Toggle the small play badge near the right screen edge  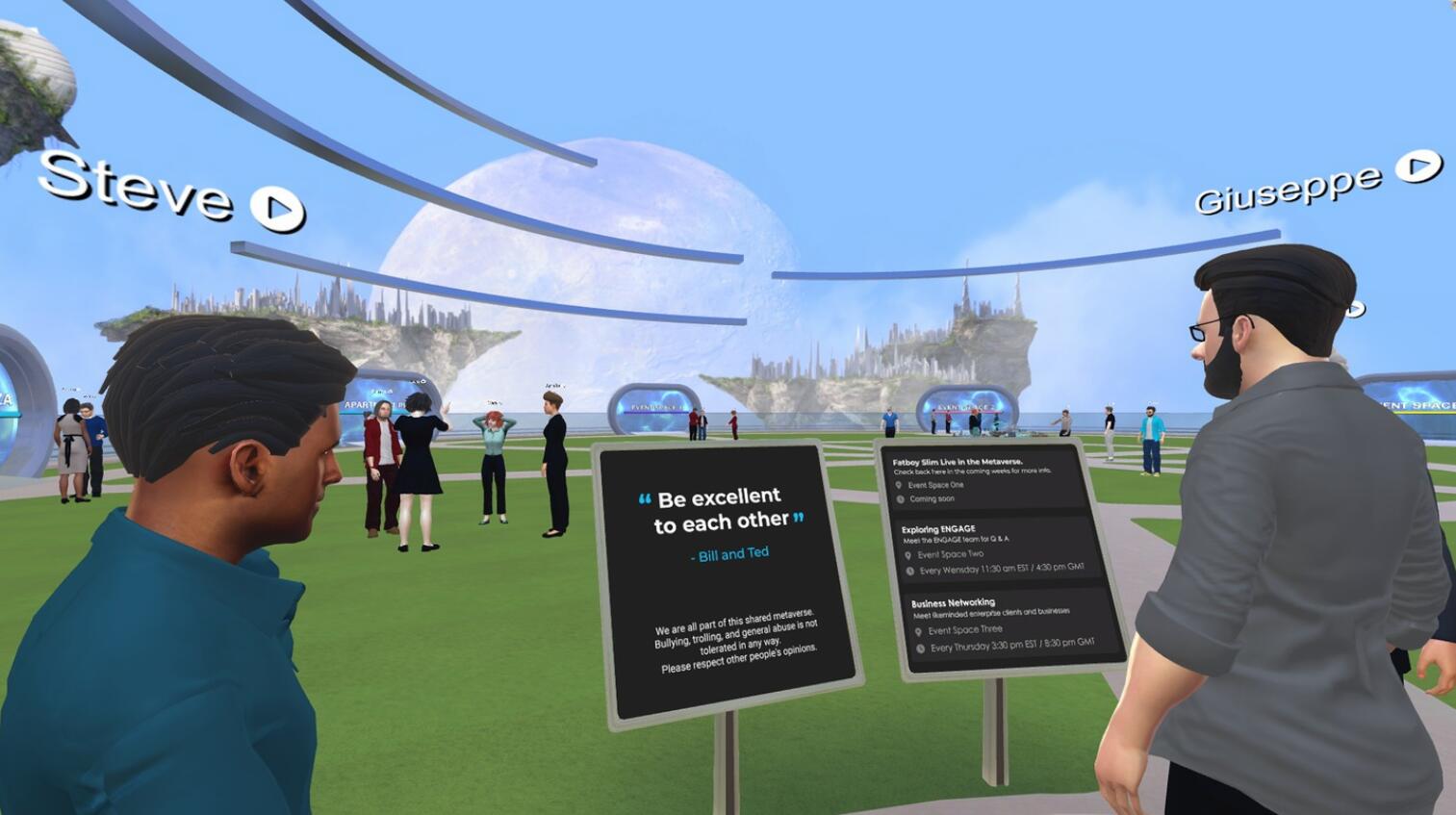[1356, 308]
